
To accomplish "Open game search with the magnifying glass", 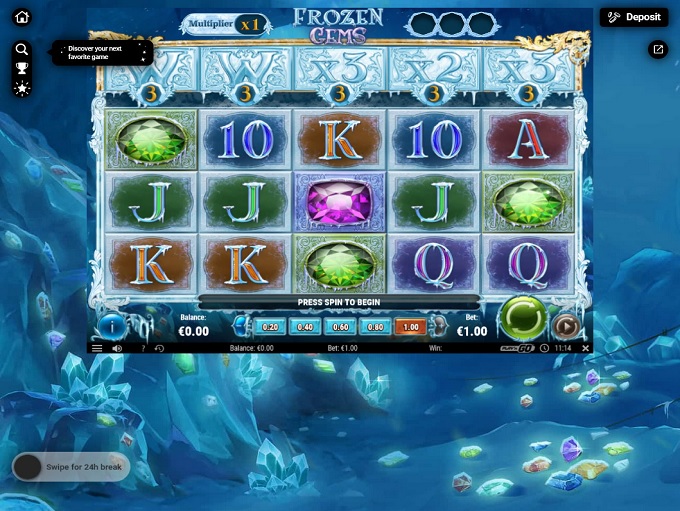I will point(22,49).
